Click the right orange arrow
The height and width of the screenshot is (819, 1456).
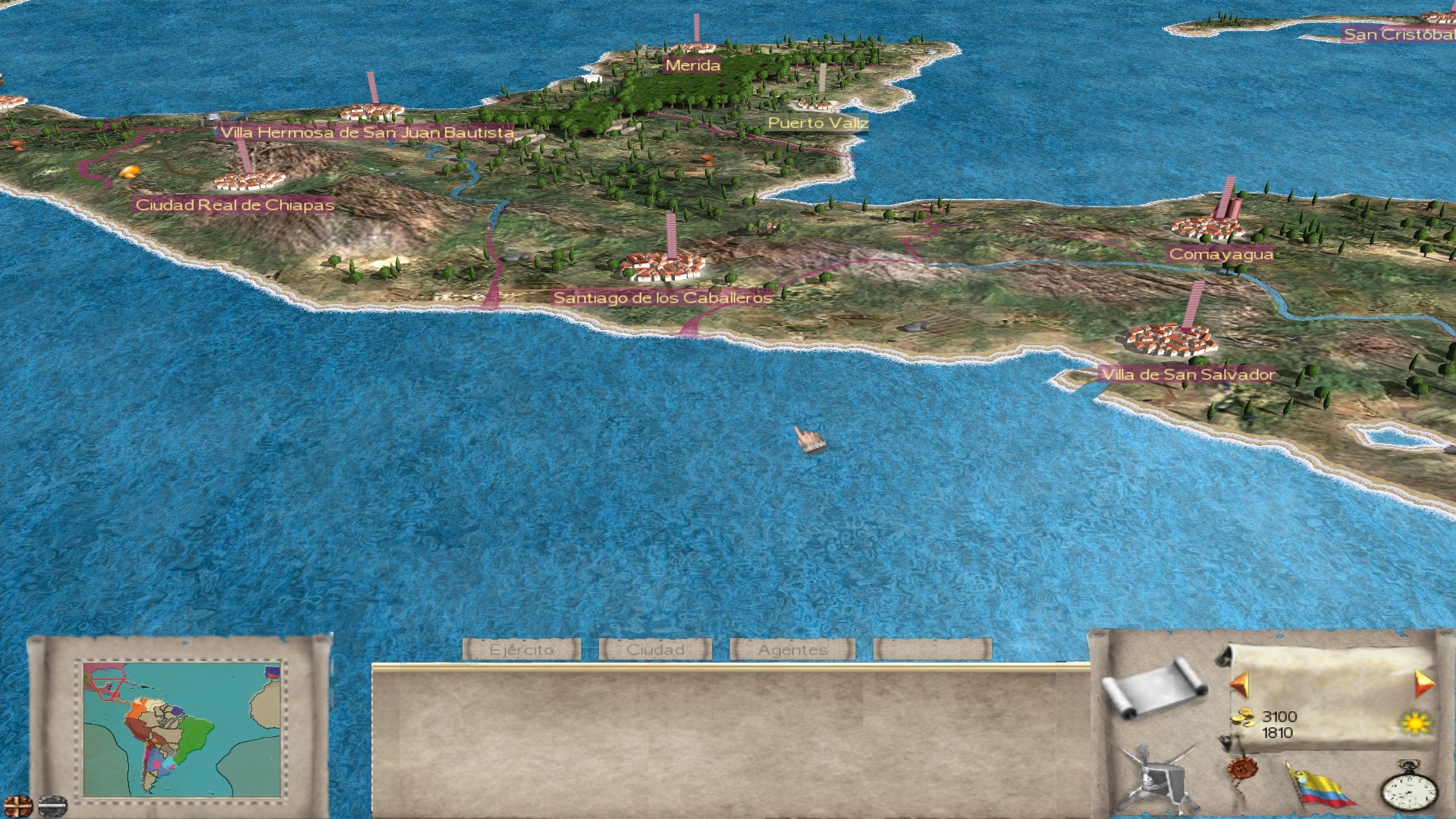pos(1423,684)
